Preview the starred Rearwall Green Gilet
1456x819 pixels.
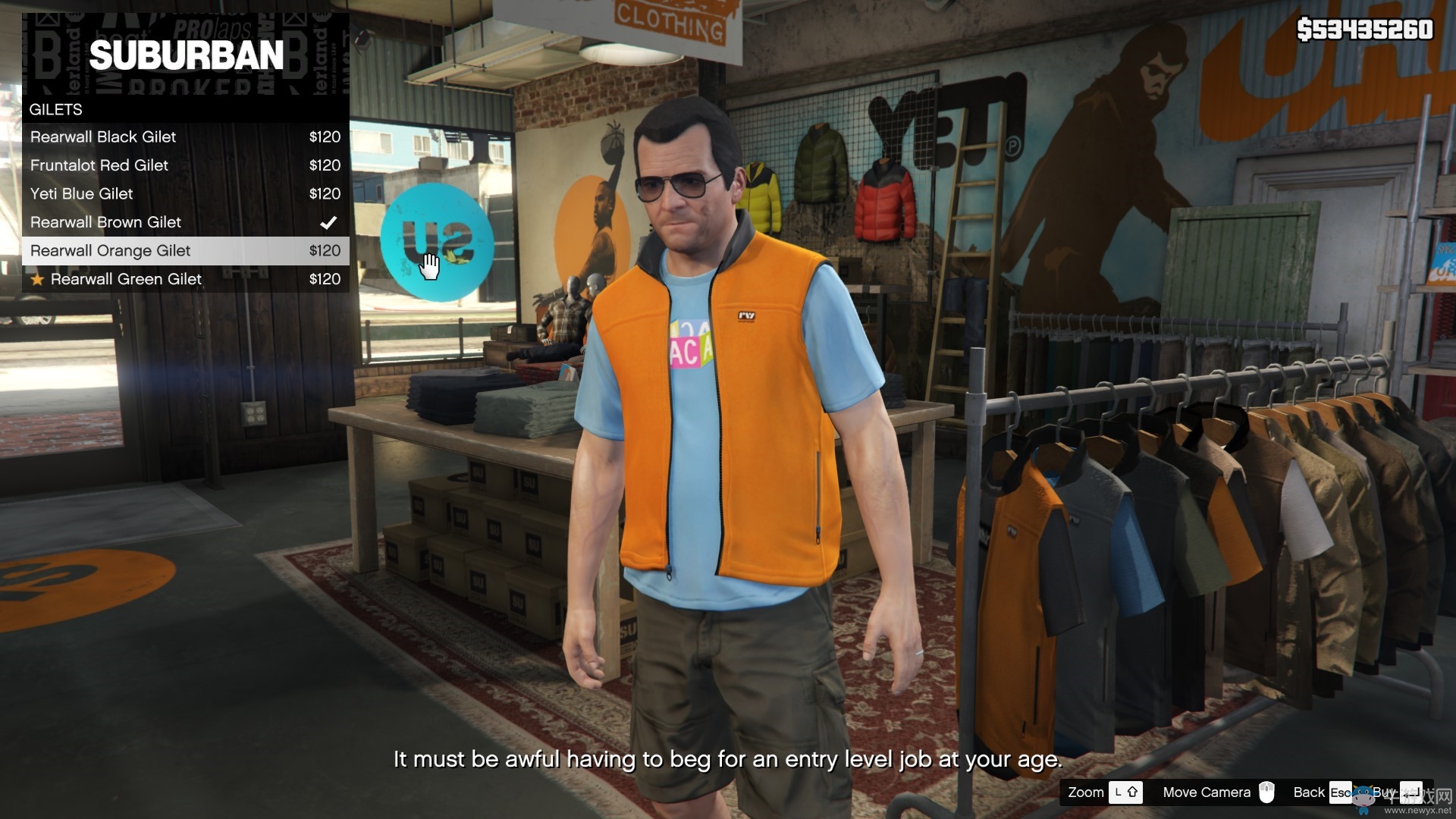(185, 279)
